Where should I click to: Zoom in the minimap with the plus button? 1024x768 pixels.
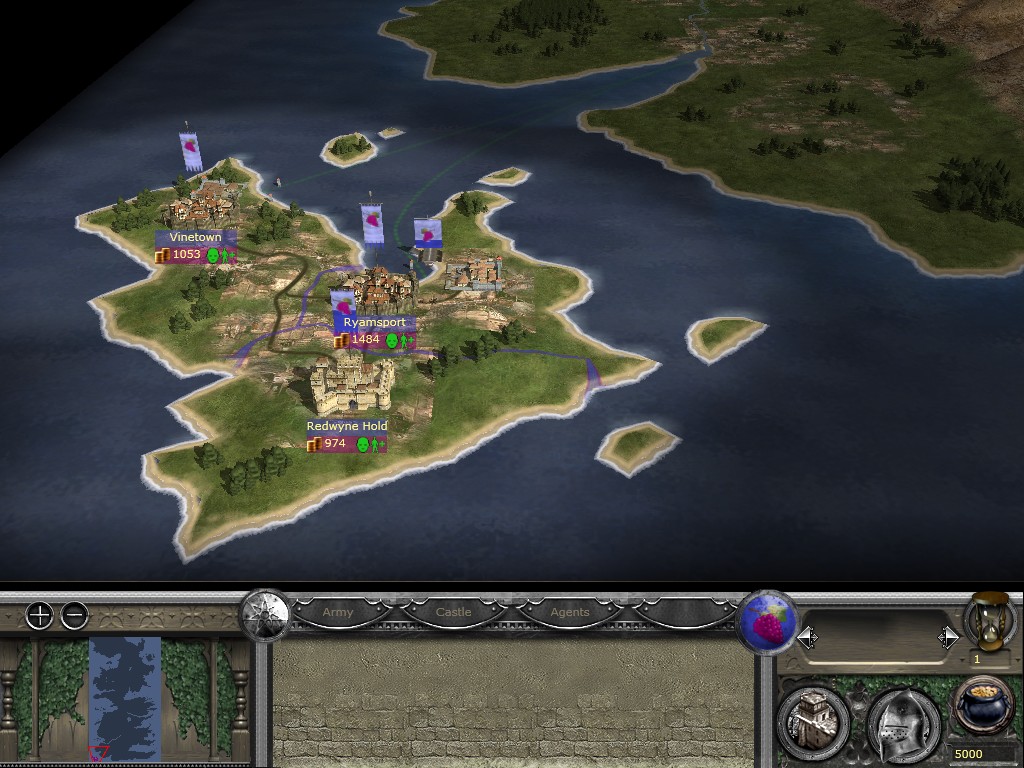39,616
